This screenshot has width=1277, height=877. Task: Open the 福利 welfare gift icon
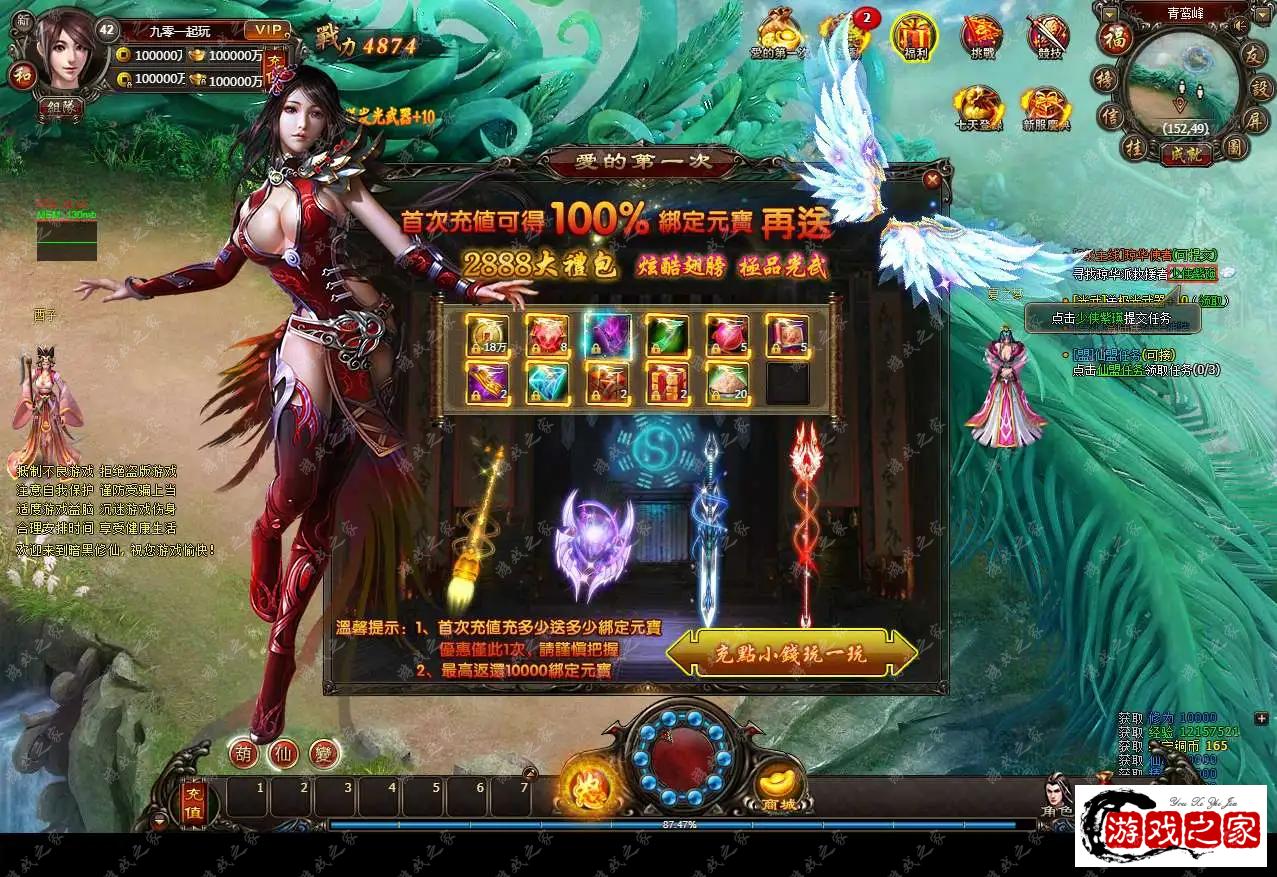pos(914,35)
